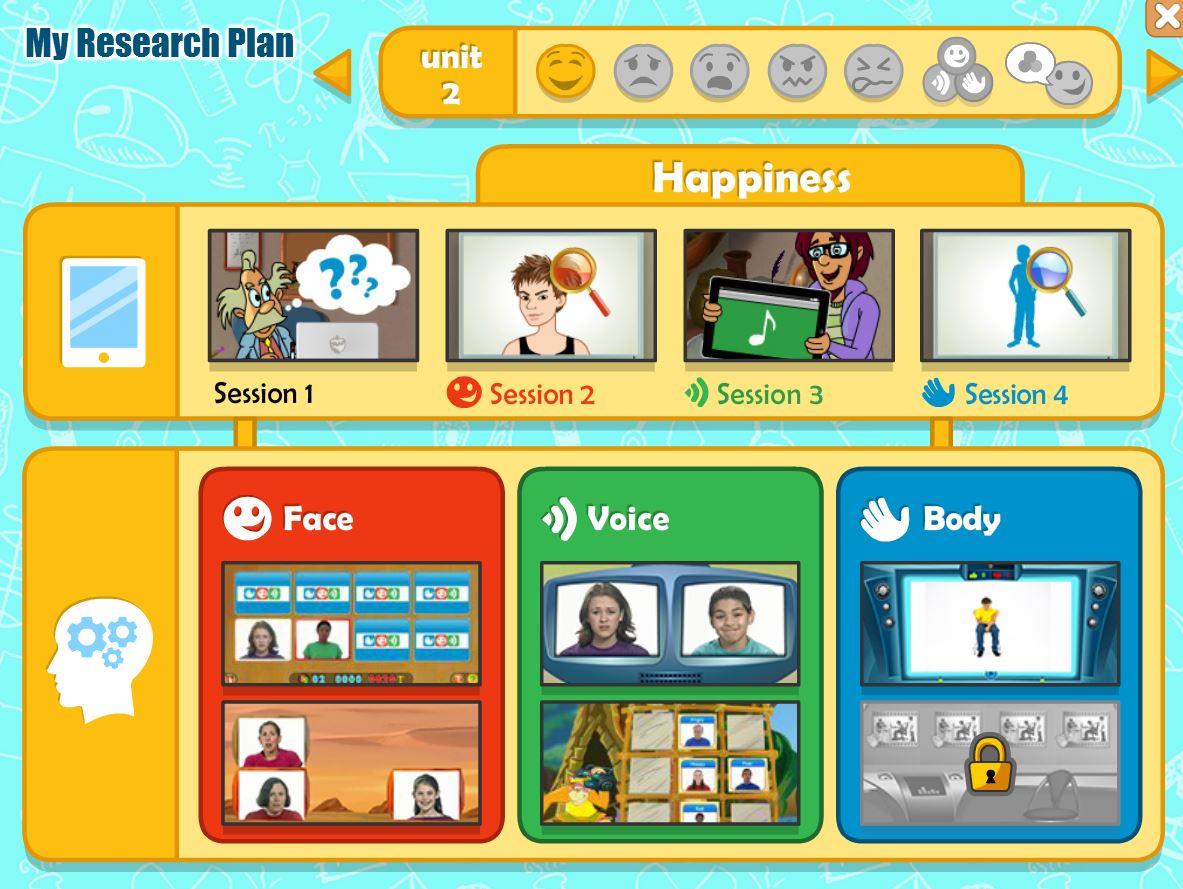Start Session 3 music tablet lesson
1183x889 pixels.
789,295
